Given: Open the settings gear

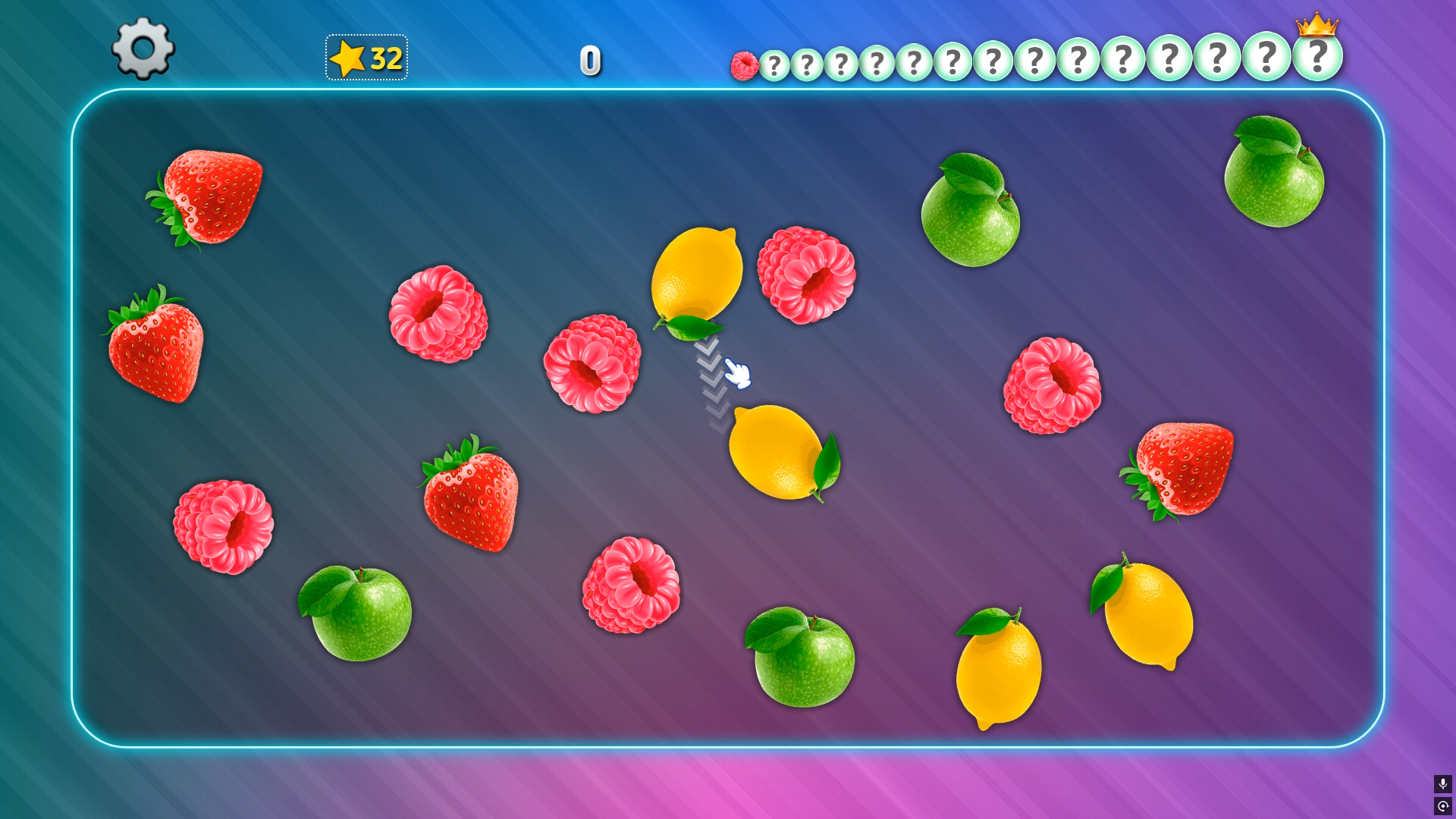Looking at the screenshot, I should pos(141,51).
